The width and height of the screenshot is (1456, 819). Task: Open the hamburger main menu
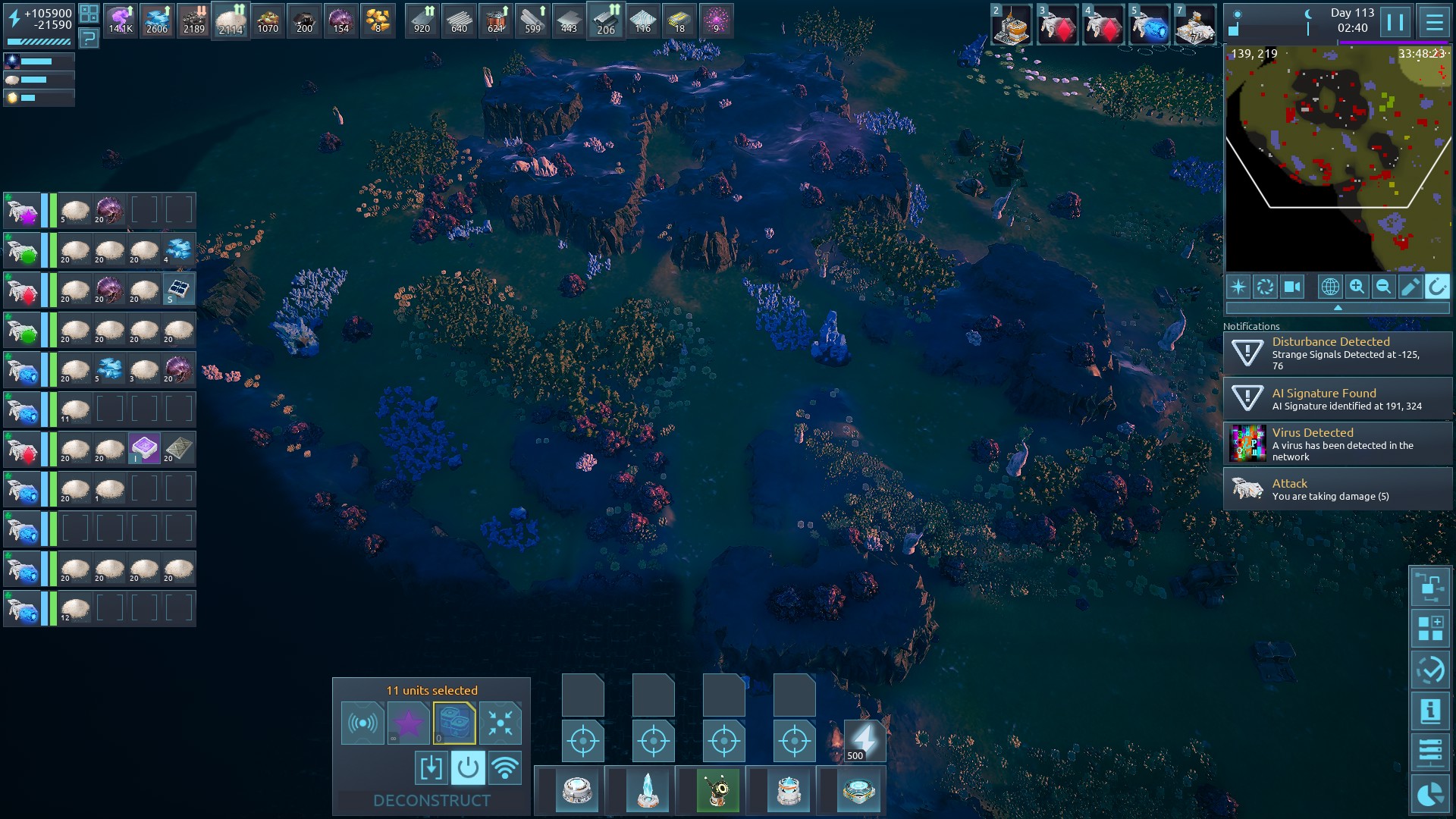point(1434,22)
